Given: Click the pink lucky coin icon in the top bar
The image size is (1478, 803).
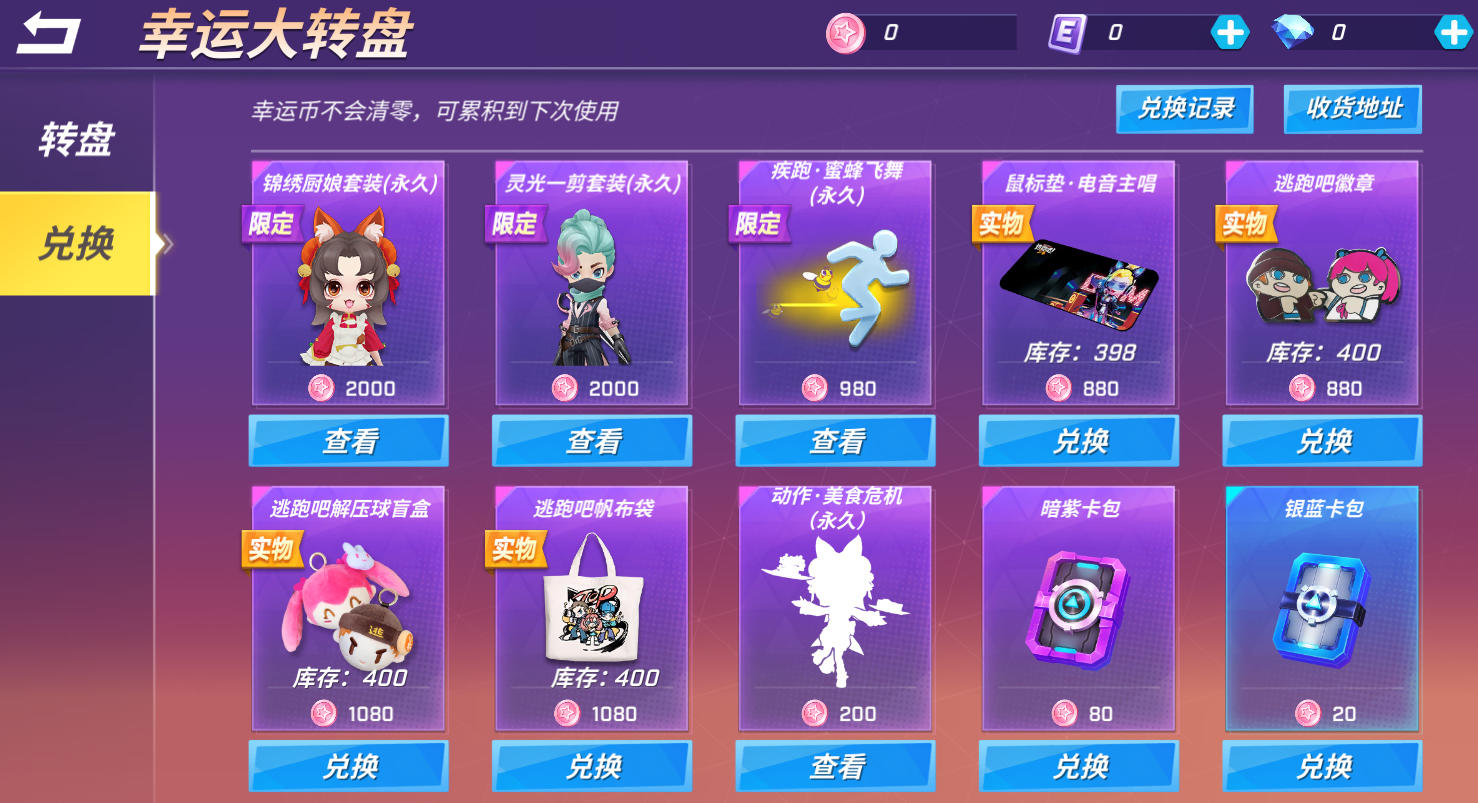Looking at the screenshot, I should pos(846,29).
